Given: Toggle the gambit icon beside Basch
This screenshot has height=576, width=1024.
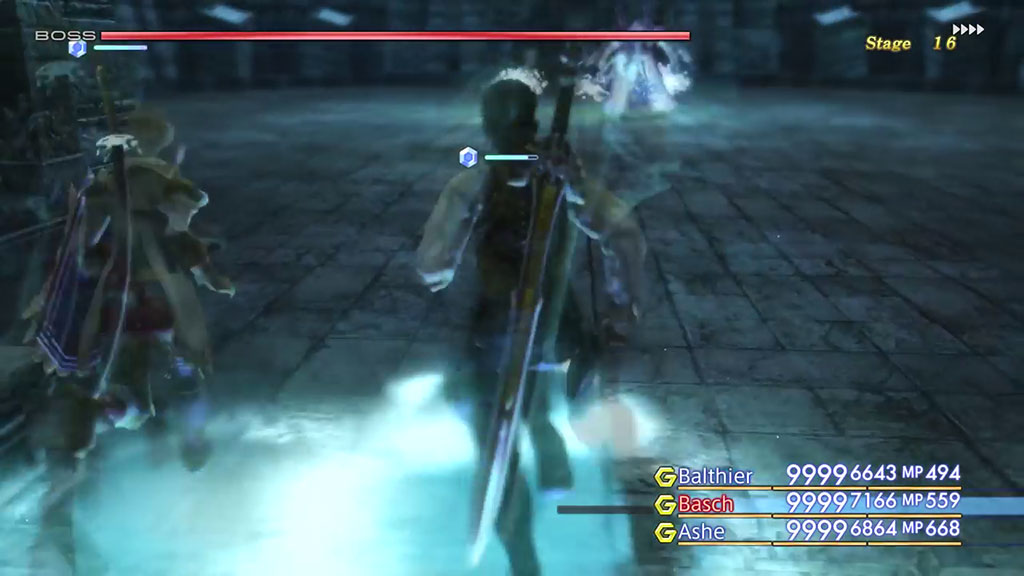Looking at the screenshot, I should (x=664, y=503).
